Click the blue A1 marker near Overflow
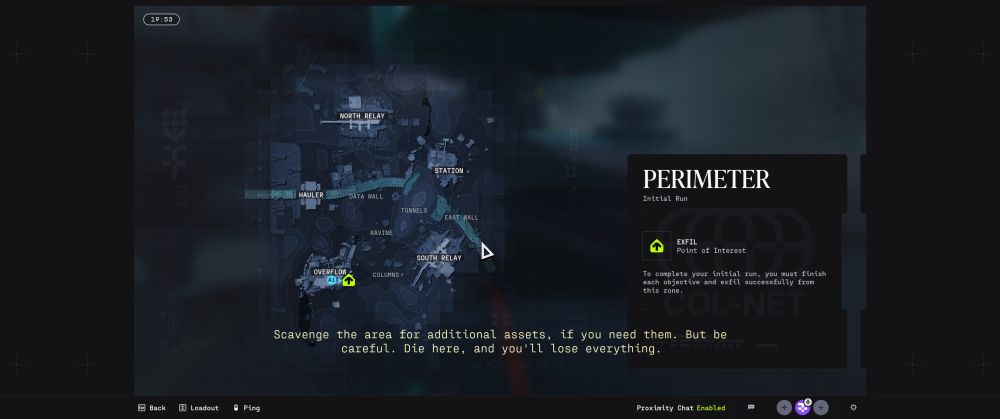1000x419 pixels. click(332, 281)
